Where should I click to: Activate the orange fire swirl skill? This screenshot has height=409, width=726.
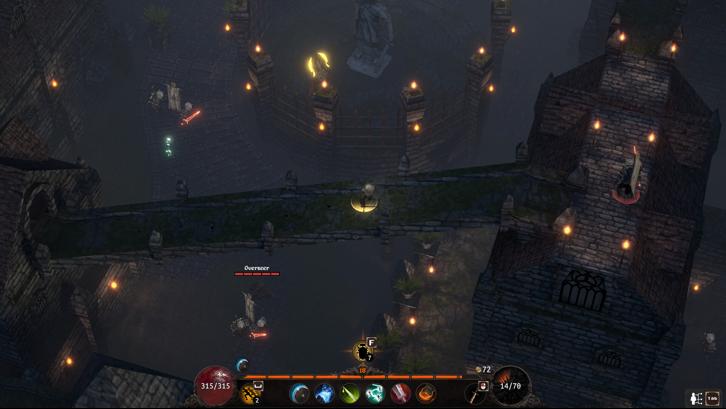[426, 393]
